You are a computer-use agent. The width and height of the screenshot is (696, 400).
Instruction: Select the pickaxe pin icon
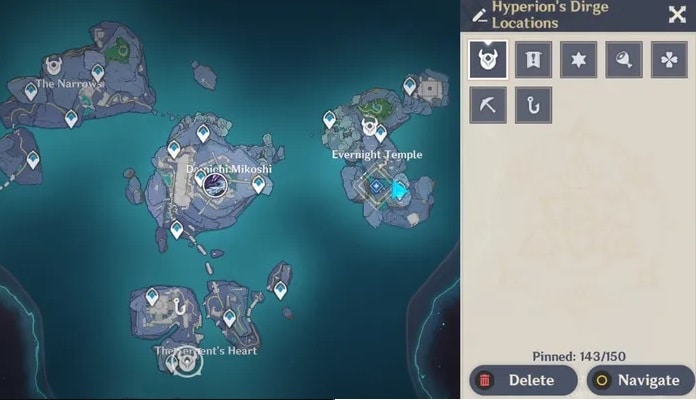(487, 105)
